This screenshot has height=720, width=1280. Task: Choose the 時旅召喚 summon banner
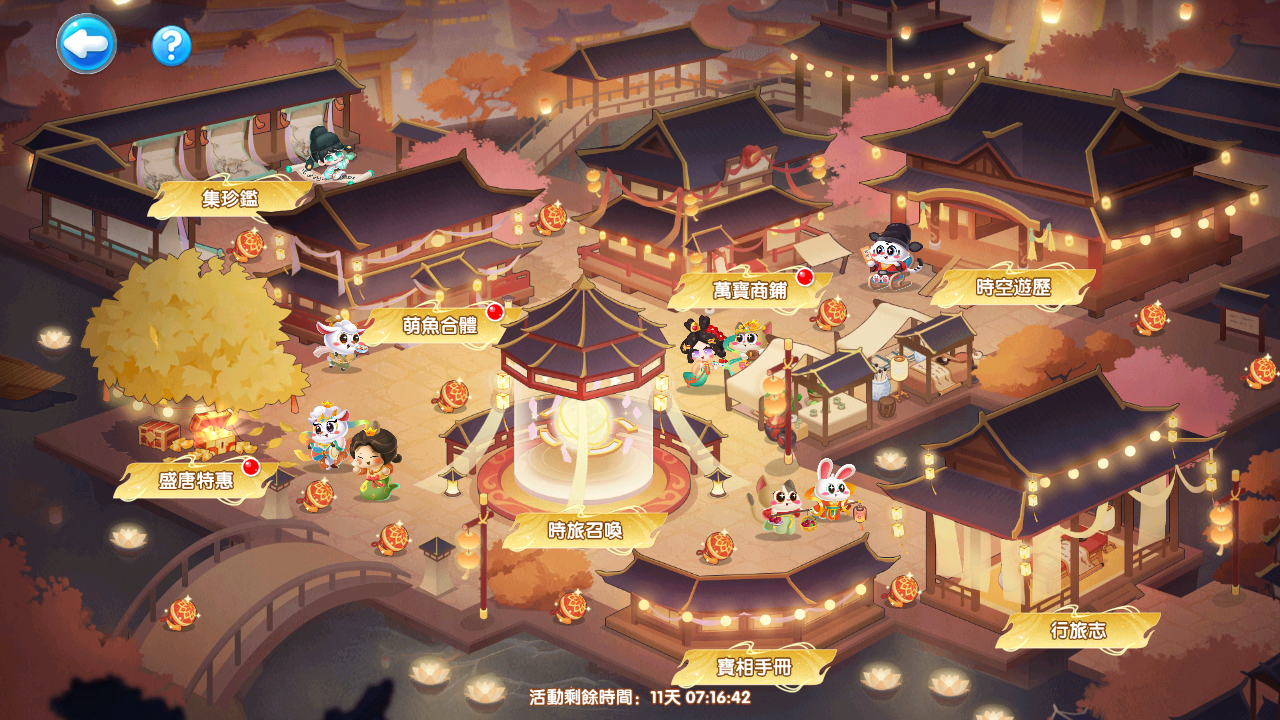point(585,530)
